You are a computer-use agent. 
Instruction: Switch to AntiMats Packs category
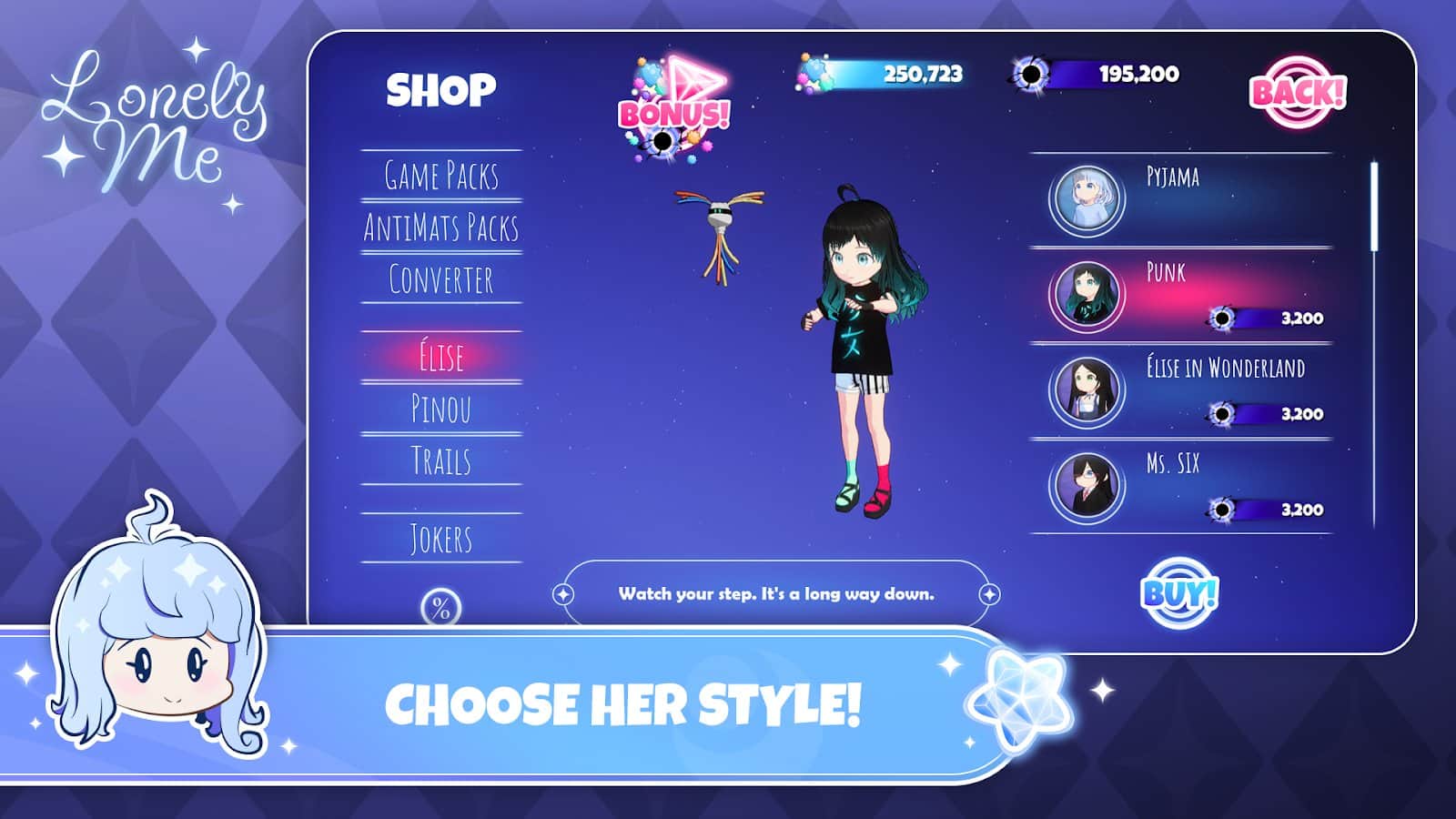[x=441, y=227]
